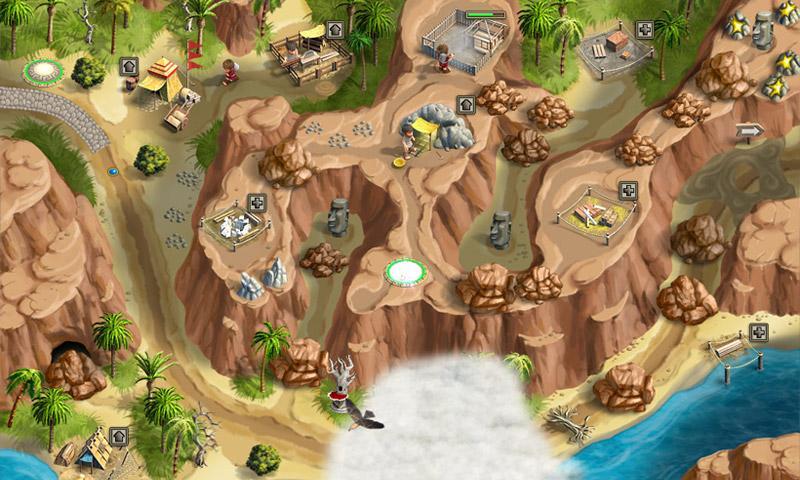Build on the white stone plot's plus icon
The width and height of the screenshot is (800, 480).
[x=257, y=203]
